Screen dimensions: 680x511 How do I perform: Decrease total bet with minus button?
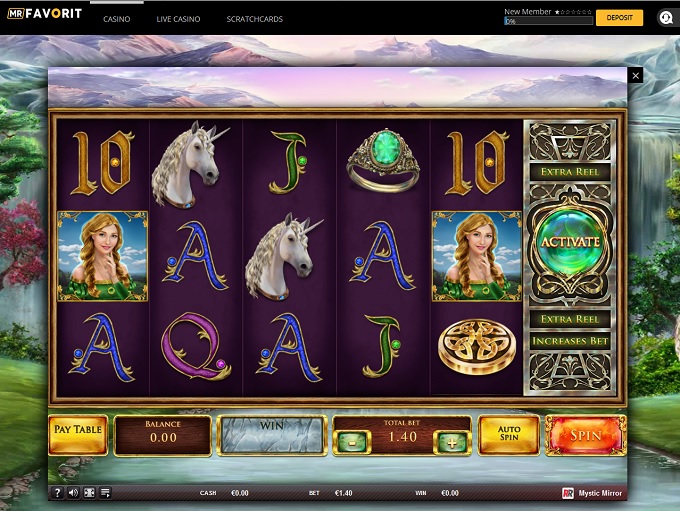point(352,443)
